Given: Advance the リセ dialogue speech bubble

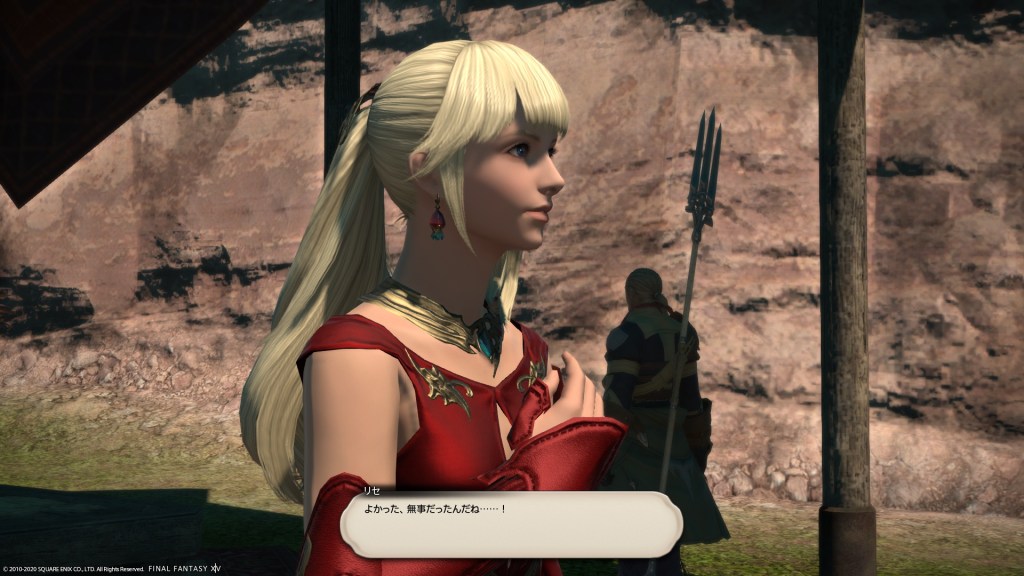Looking at the screenshot, I should pyautogui.click(x=511, y=525).
